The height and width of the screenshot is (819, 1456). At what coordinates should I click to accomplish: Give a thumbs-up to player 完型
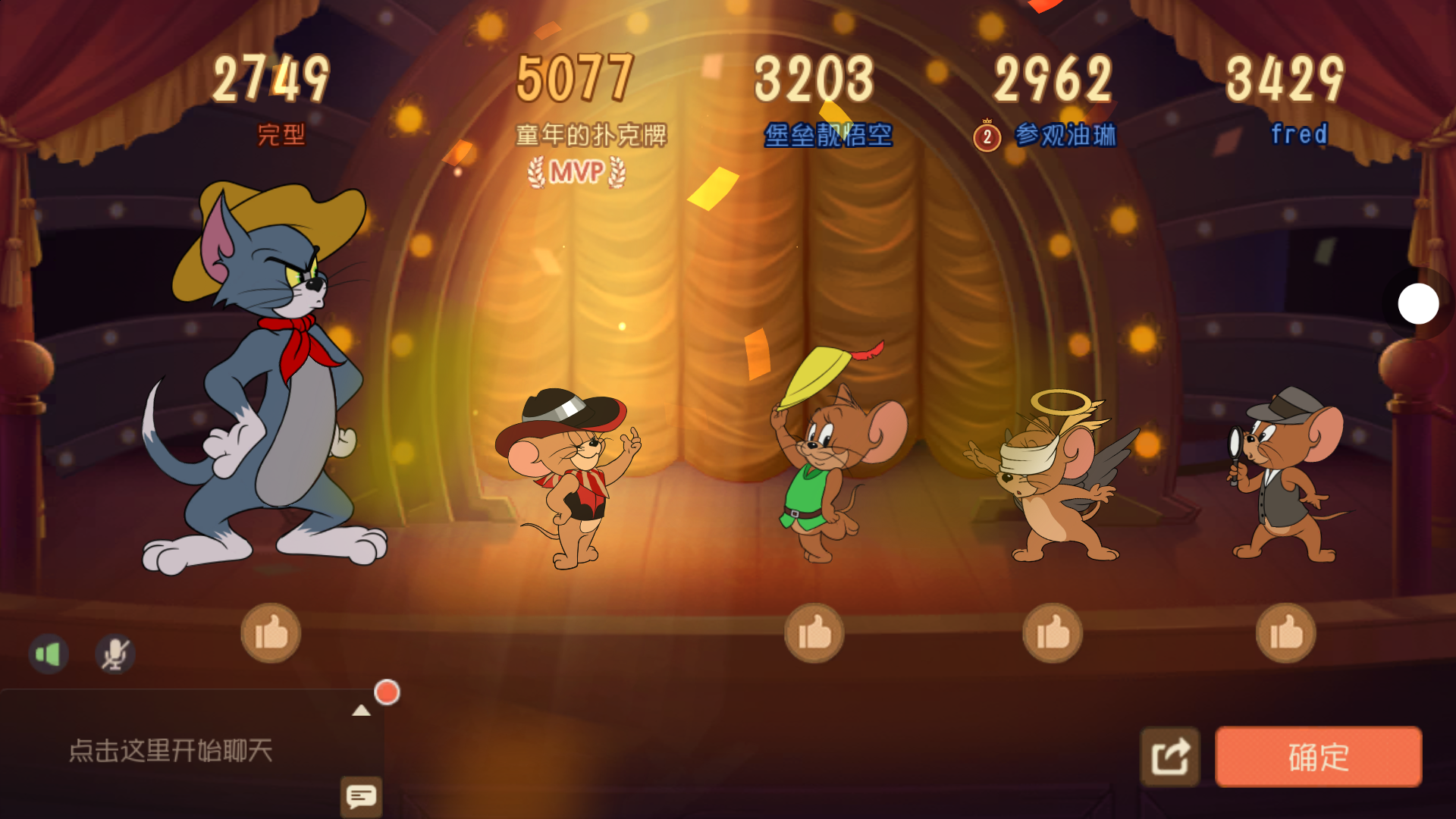tap(271, 632)
